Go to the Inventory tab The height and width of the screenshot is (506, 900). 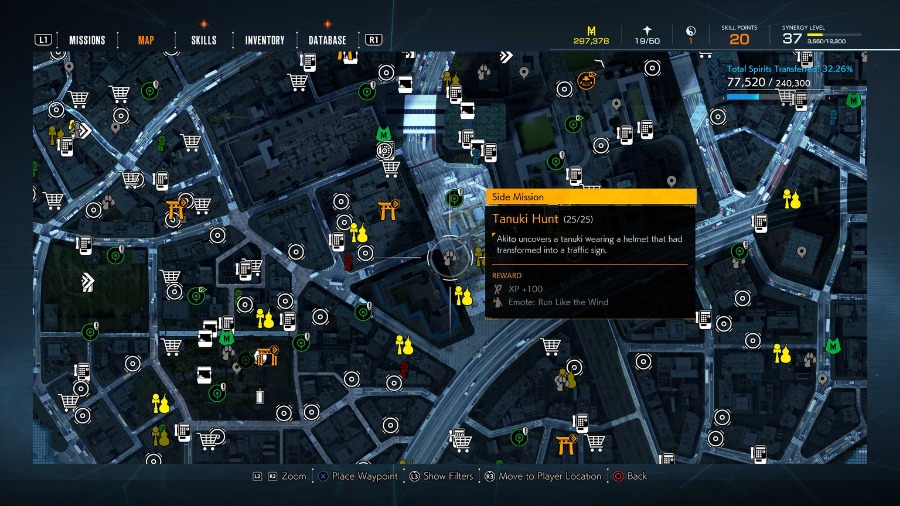click(x=264, y=40)
